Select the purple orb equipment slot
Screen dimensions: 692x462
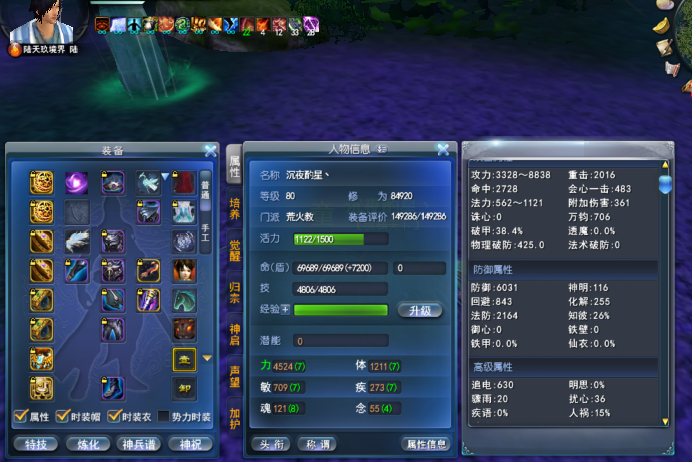77,182
